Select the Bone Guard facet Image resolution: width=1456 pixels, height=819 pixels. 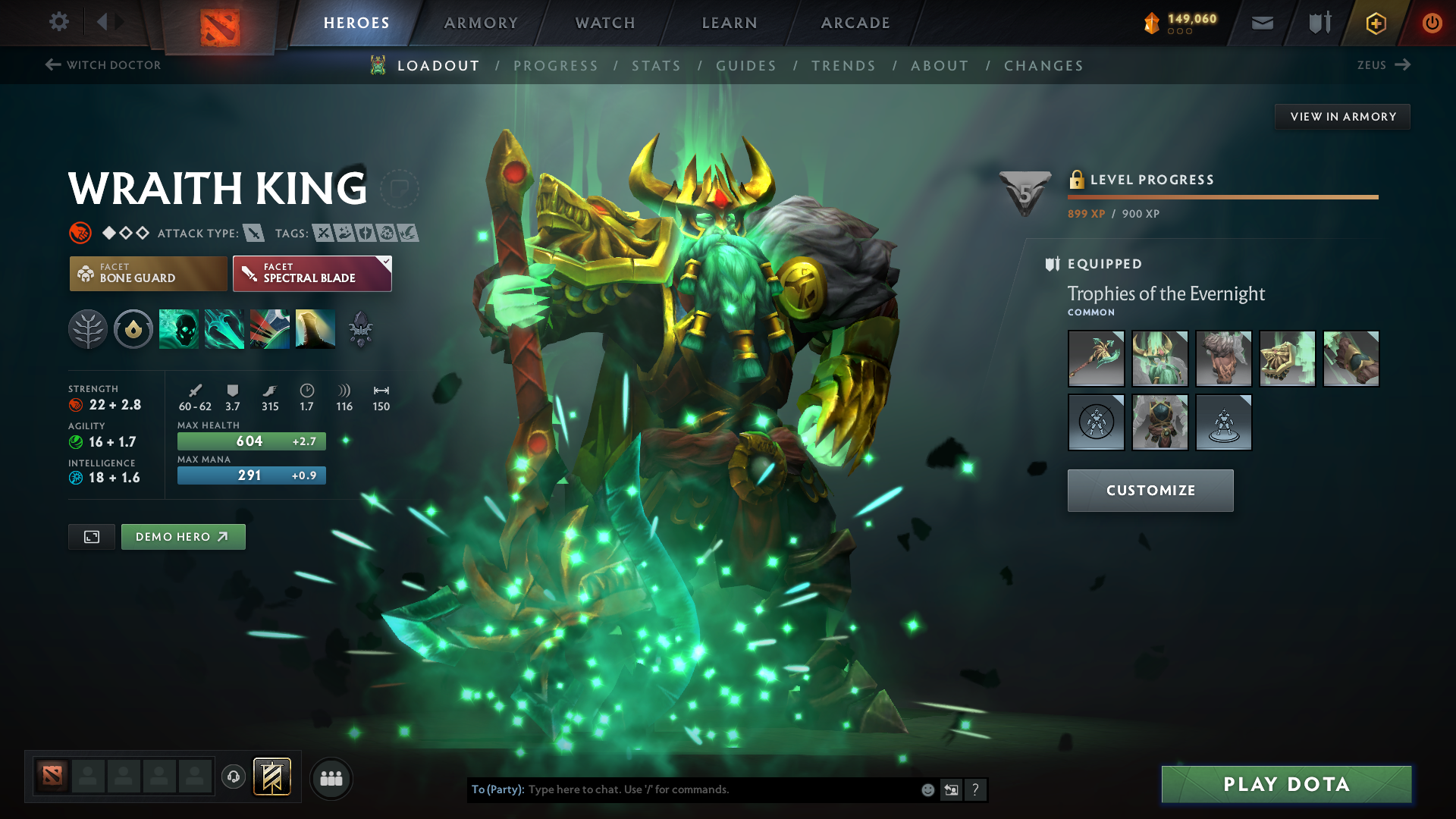point(148,273)
